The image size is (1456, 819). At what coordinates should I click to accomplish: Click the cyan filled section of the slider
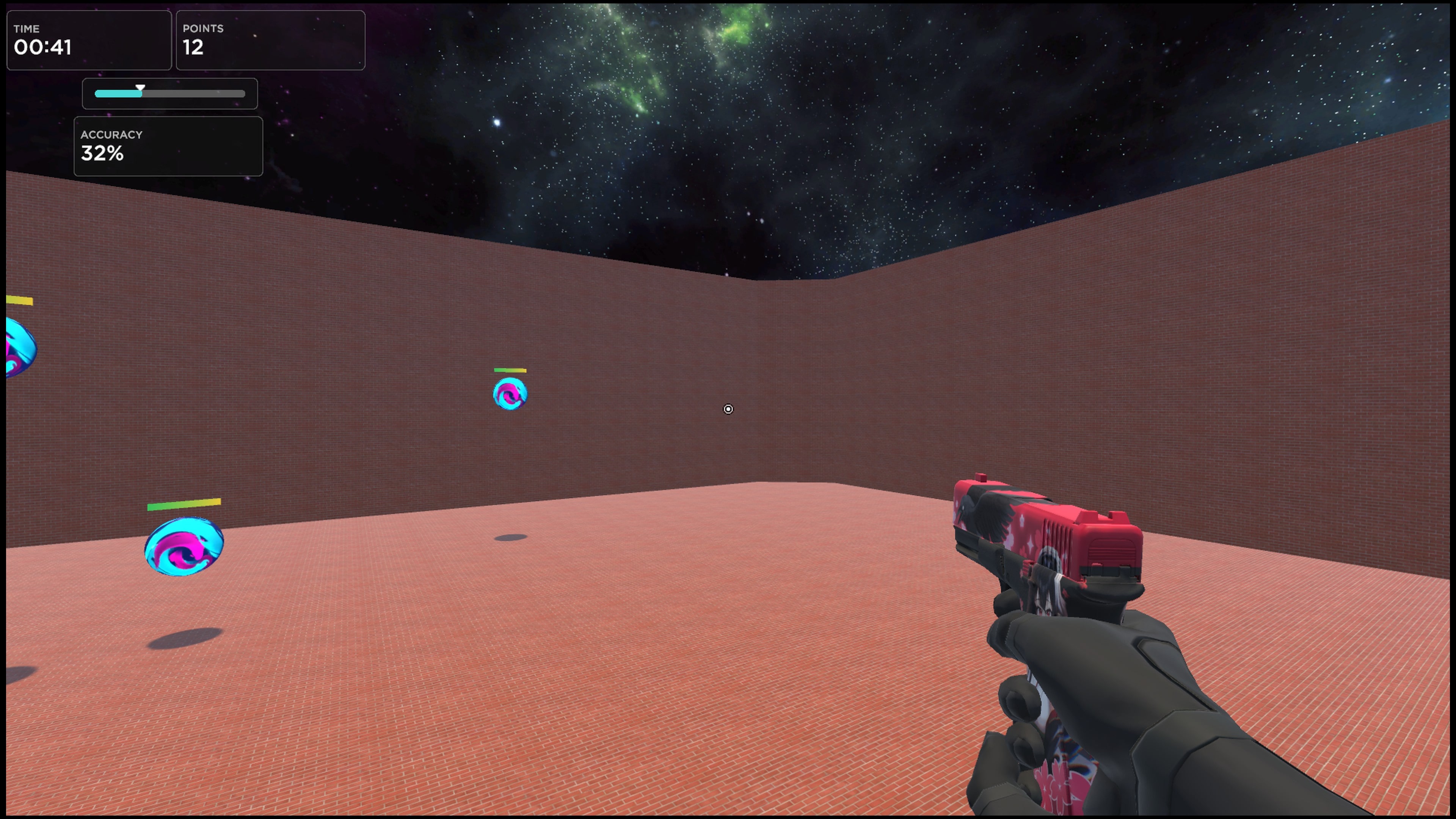[x=119, y=94]
